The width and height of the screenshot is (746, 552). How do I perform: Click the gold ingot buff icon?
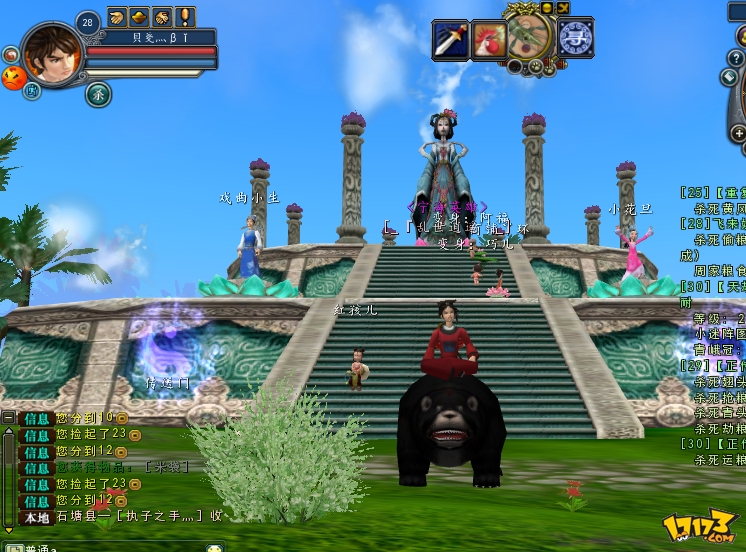139,17
